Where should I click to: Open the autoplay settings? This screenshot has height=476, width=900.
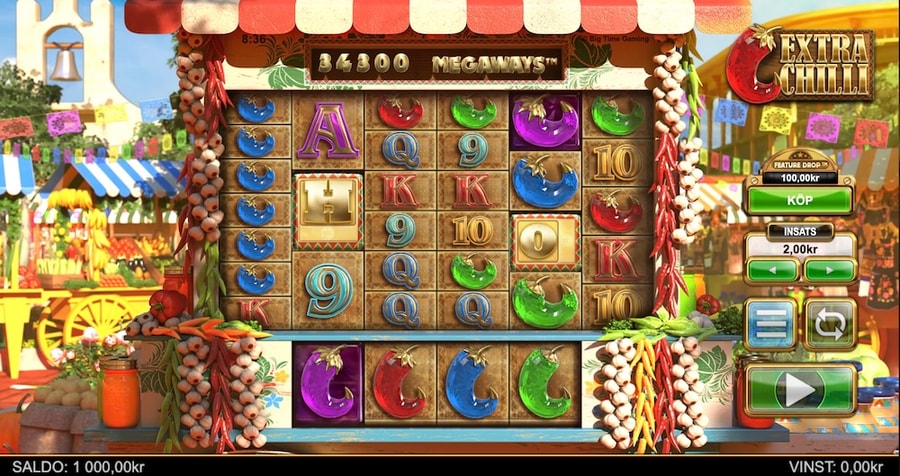[x=830, y=325]
